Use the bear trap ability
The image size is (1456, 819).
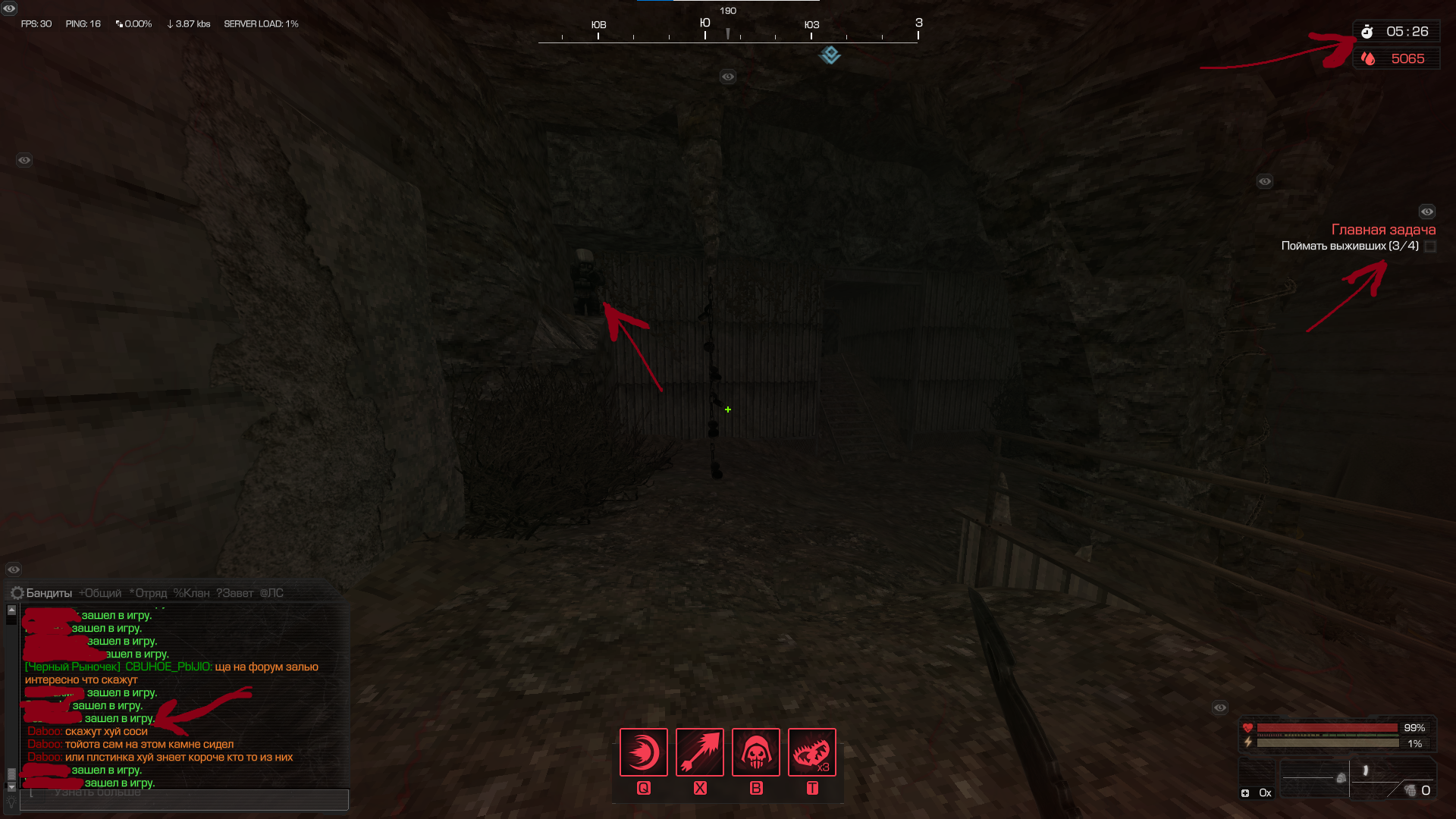pos(812,752)
